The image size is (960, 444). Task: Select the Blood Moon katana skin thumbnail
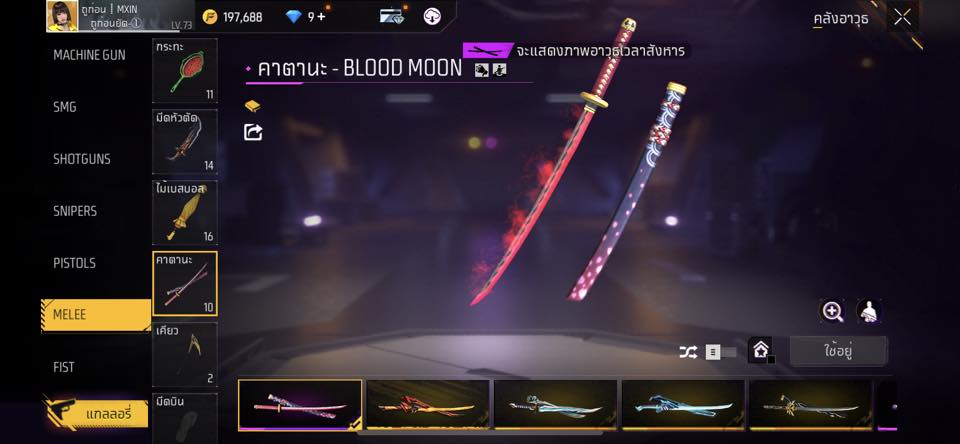300,404
